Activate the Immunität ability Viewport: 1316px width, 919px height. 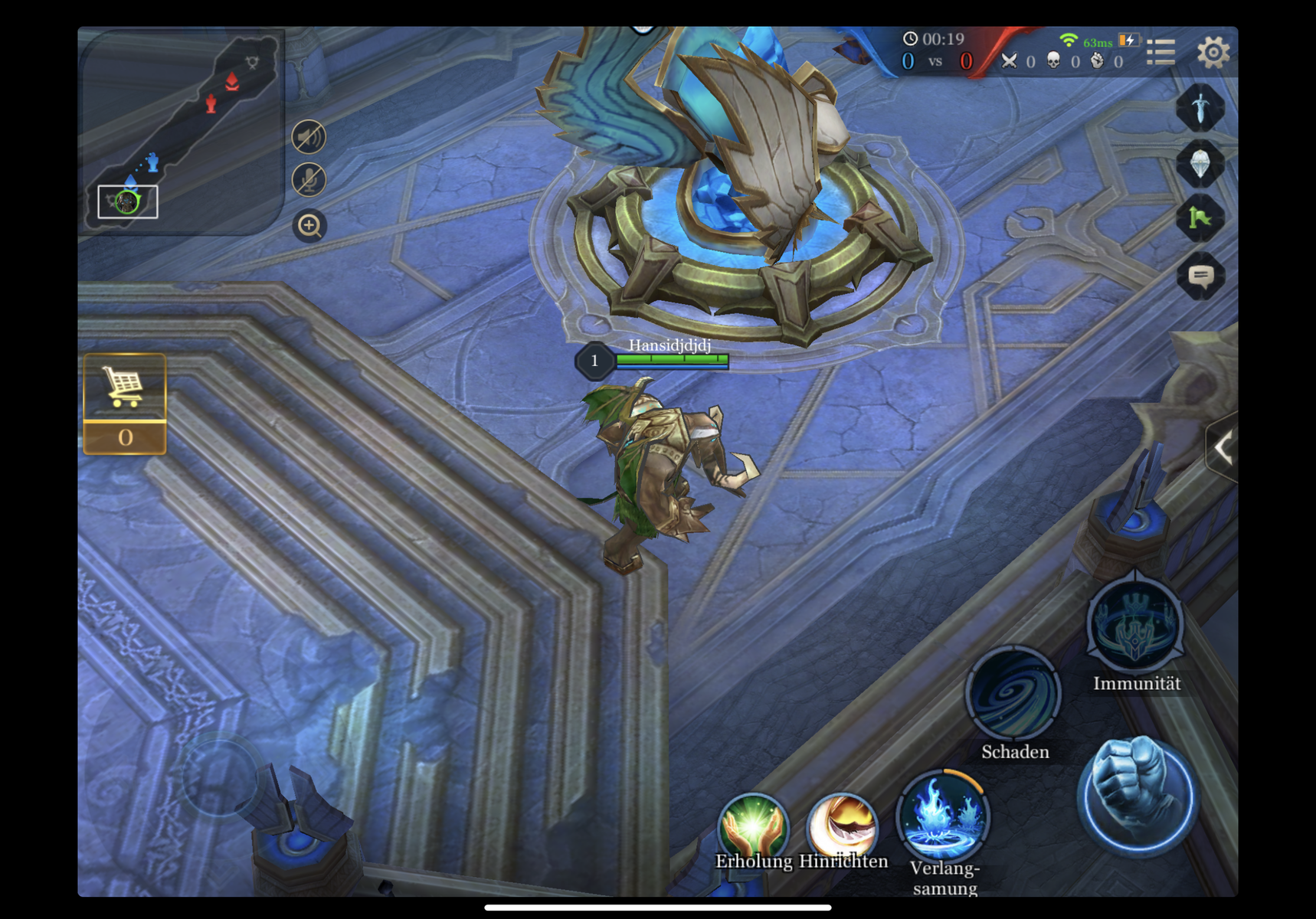tap(1135, 626)
